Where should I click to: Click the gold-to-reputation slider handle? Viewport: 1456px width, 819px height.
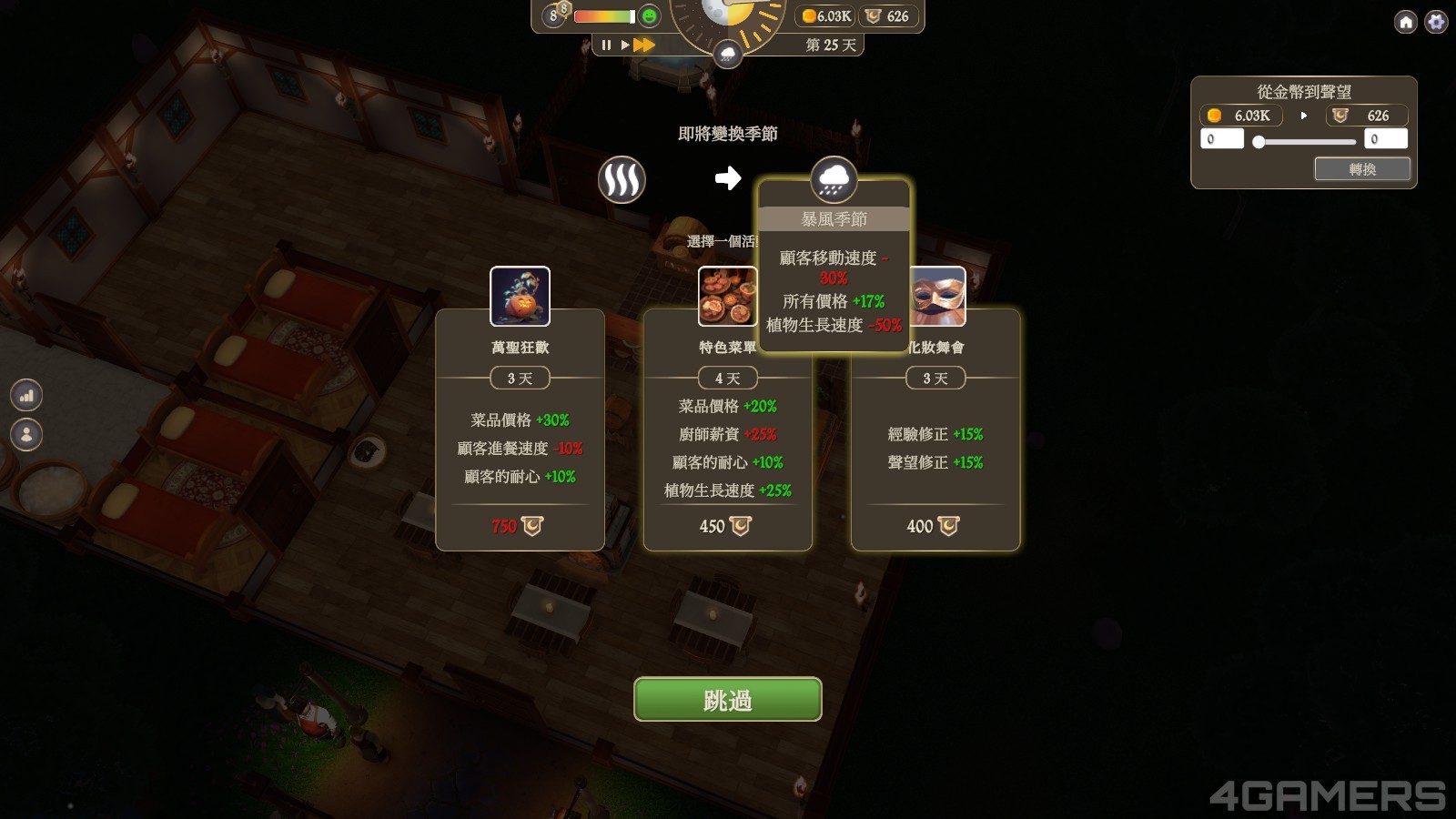pyautogui.click(x=1259, y=141)
